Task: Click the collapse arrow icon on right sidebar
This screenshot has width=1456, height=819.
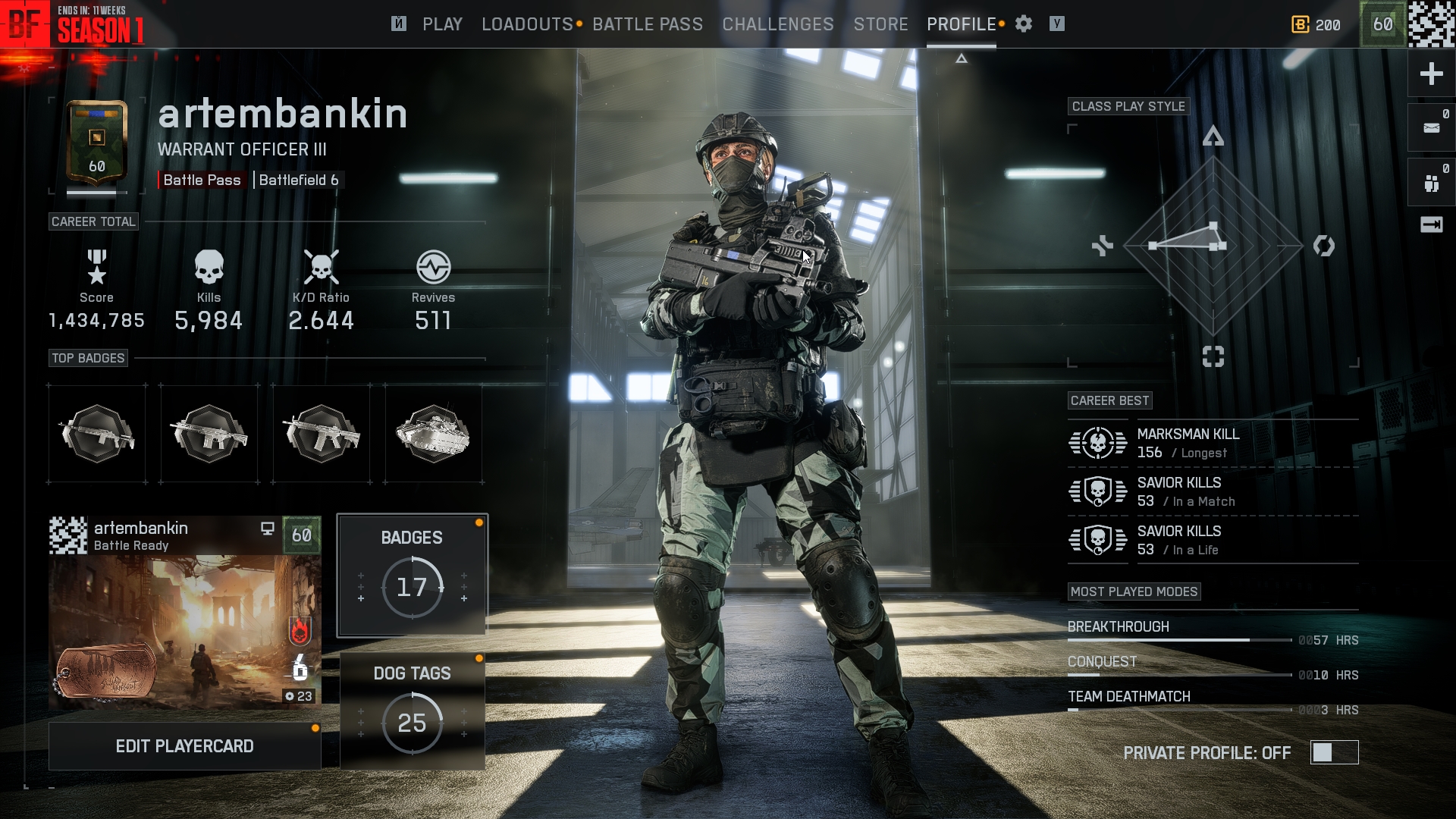Action: coord(1431,224)
